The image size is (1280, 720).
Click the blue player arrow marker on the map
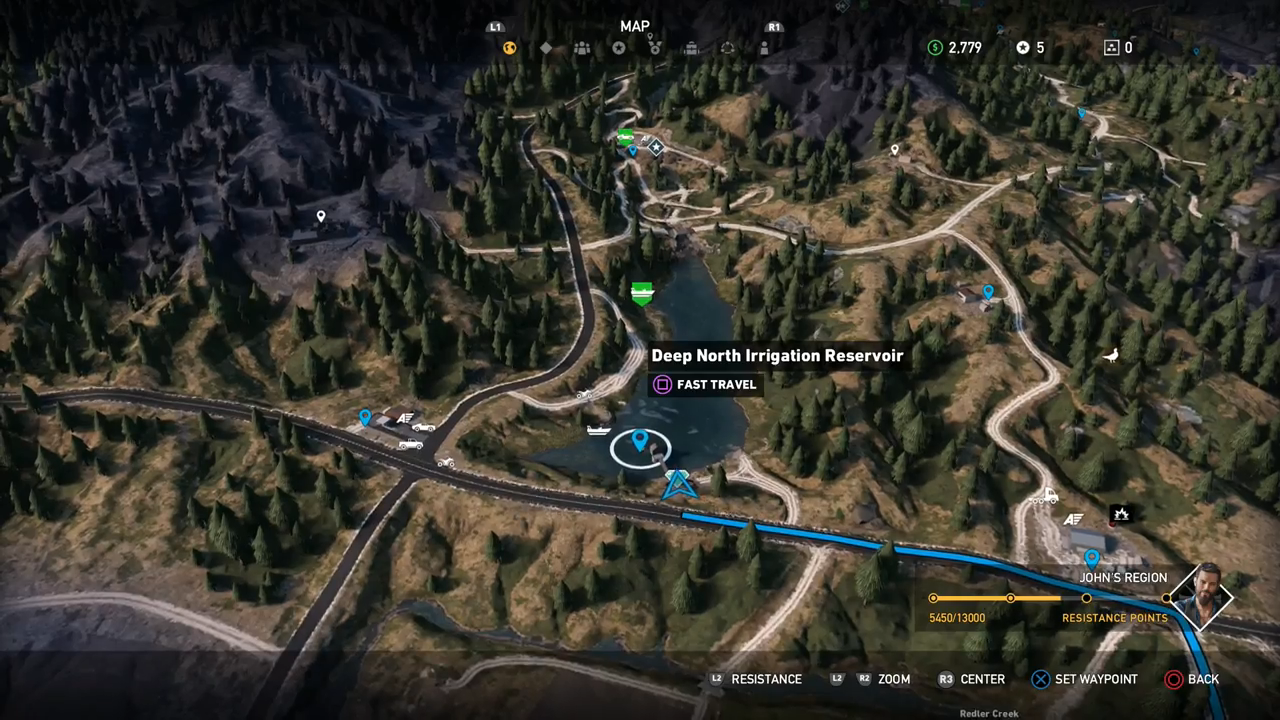[678, 486]
